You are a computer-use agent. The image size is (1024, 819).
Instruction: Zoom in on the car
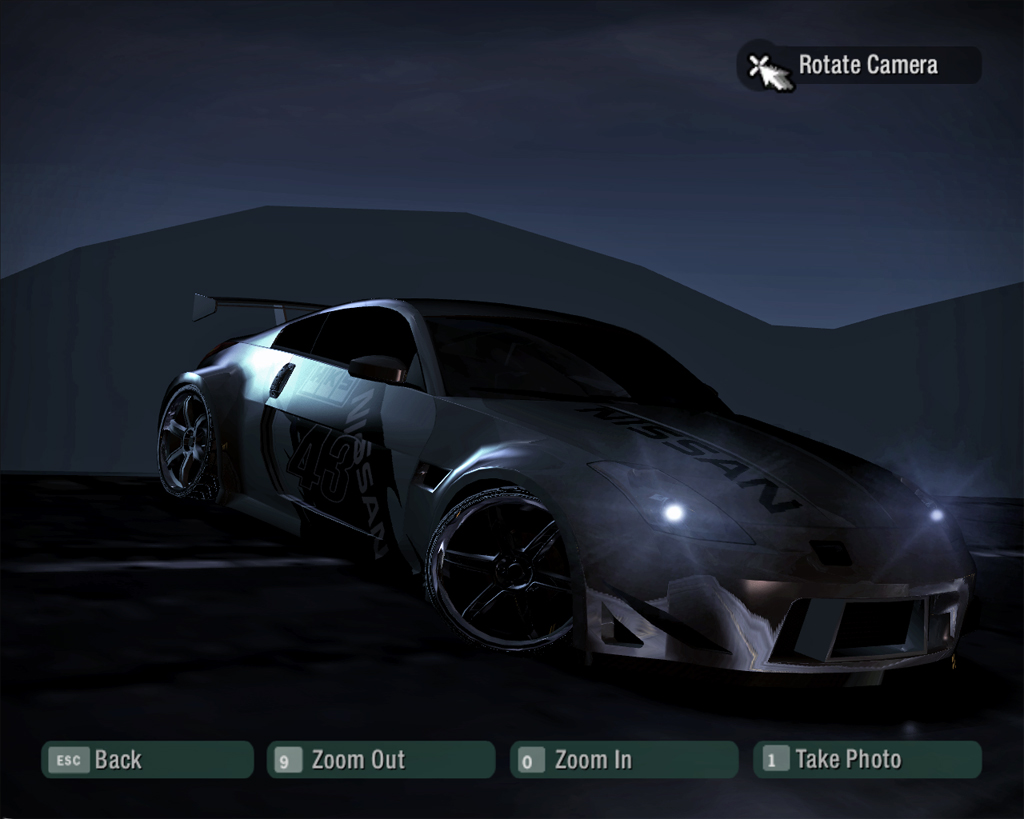(x=623, y=760)
